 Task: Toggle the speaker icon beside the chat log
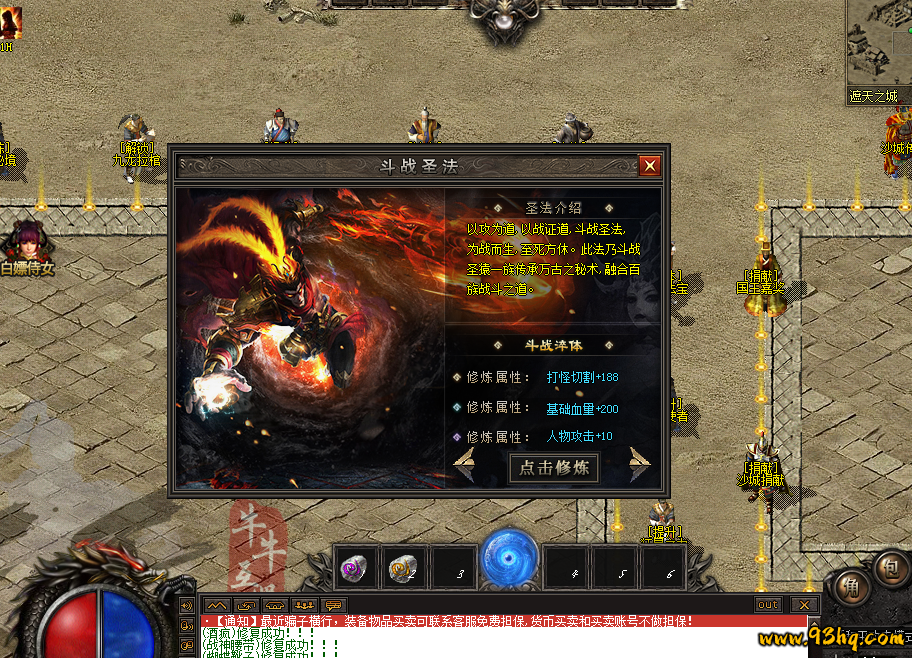pyautogui.click(x=187, y=606)
